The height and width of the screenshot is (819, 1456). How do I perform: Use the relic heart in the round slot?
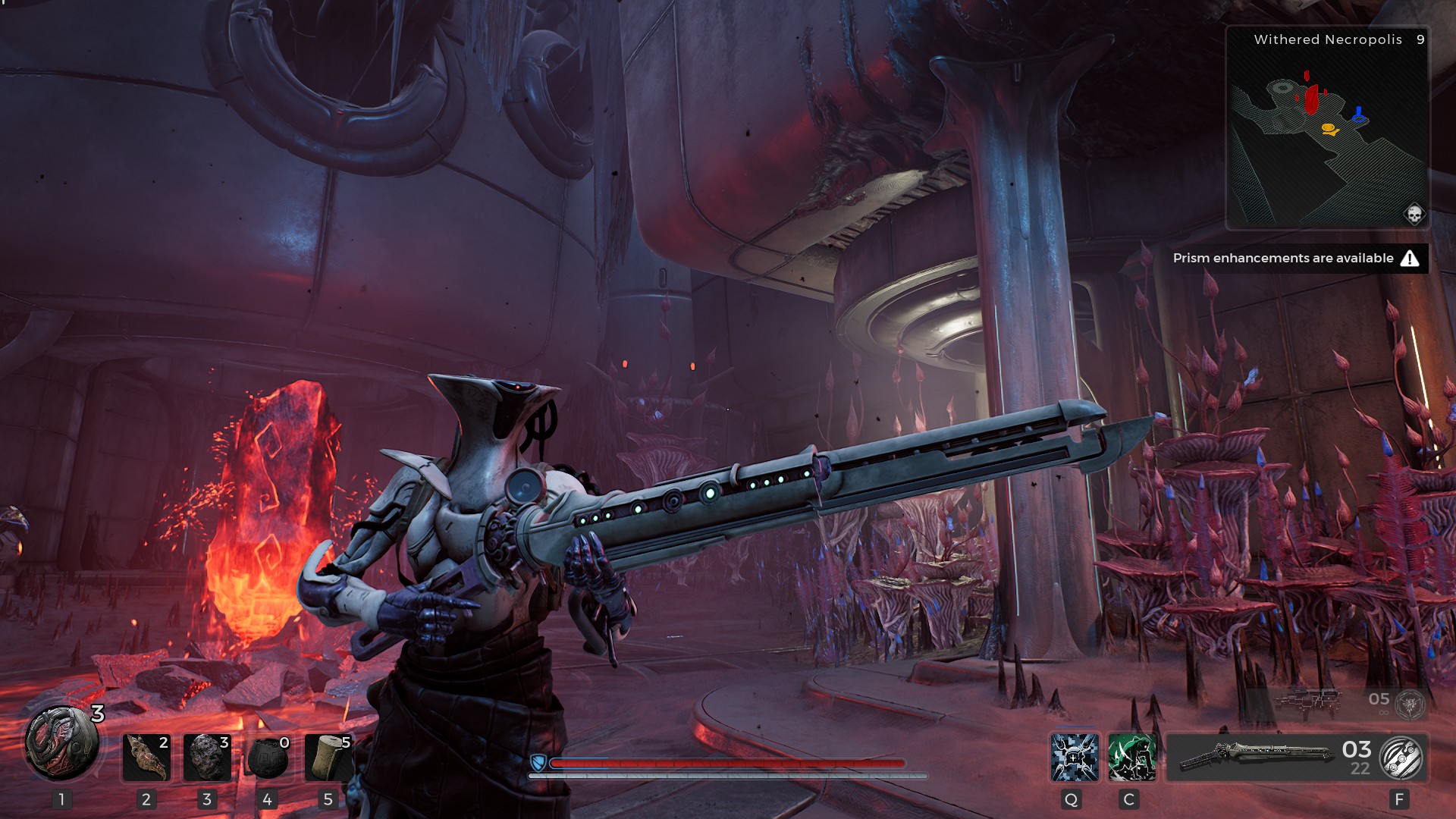(62, 744)
